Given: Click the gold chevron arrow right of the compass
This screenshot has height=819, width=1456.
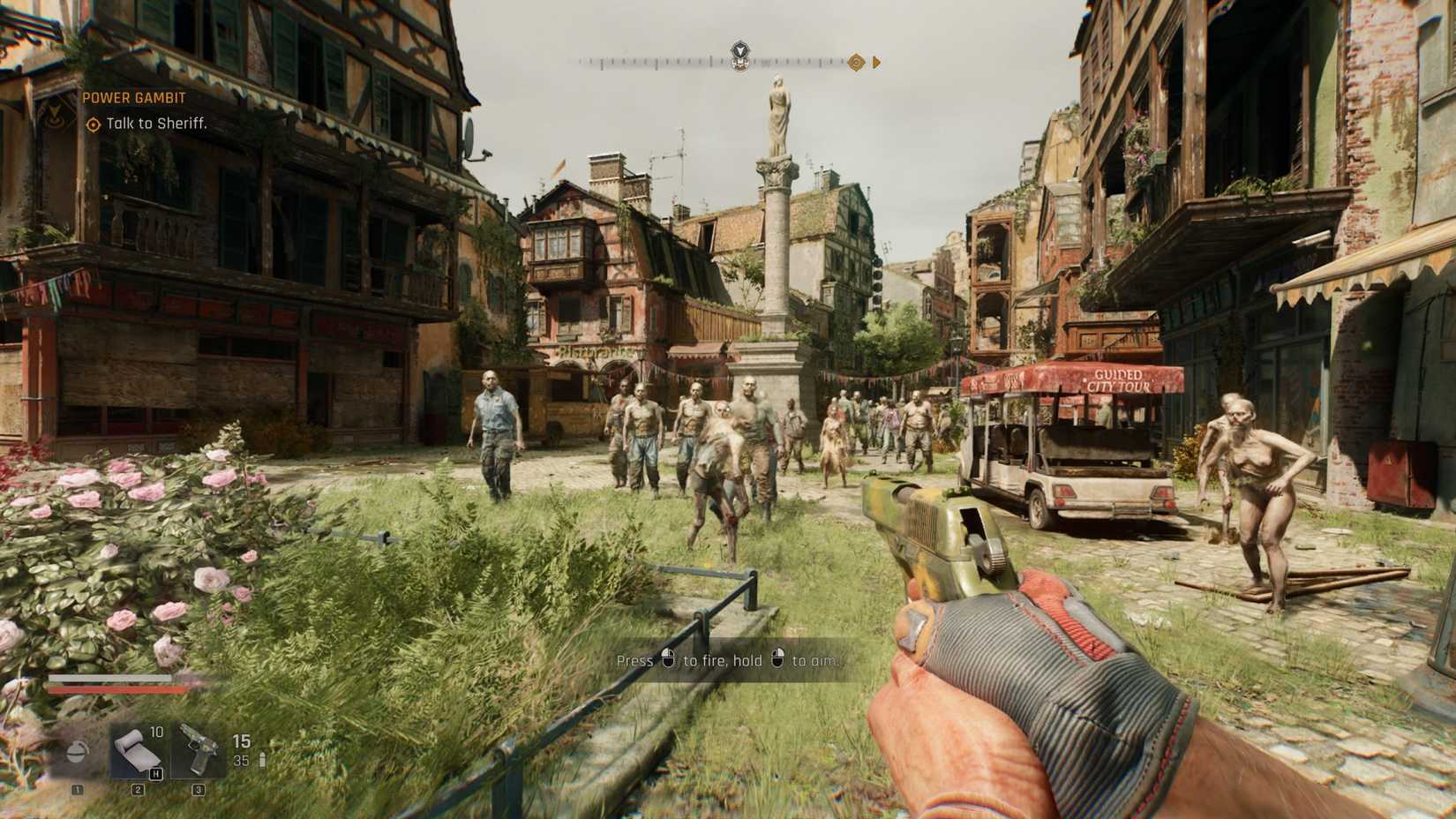Looking at the screenshot, I should (877, 63).
